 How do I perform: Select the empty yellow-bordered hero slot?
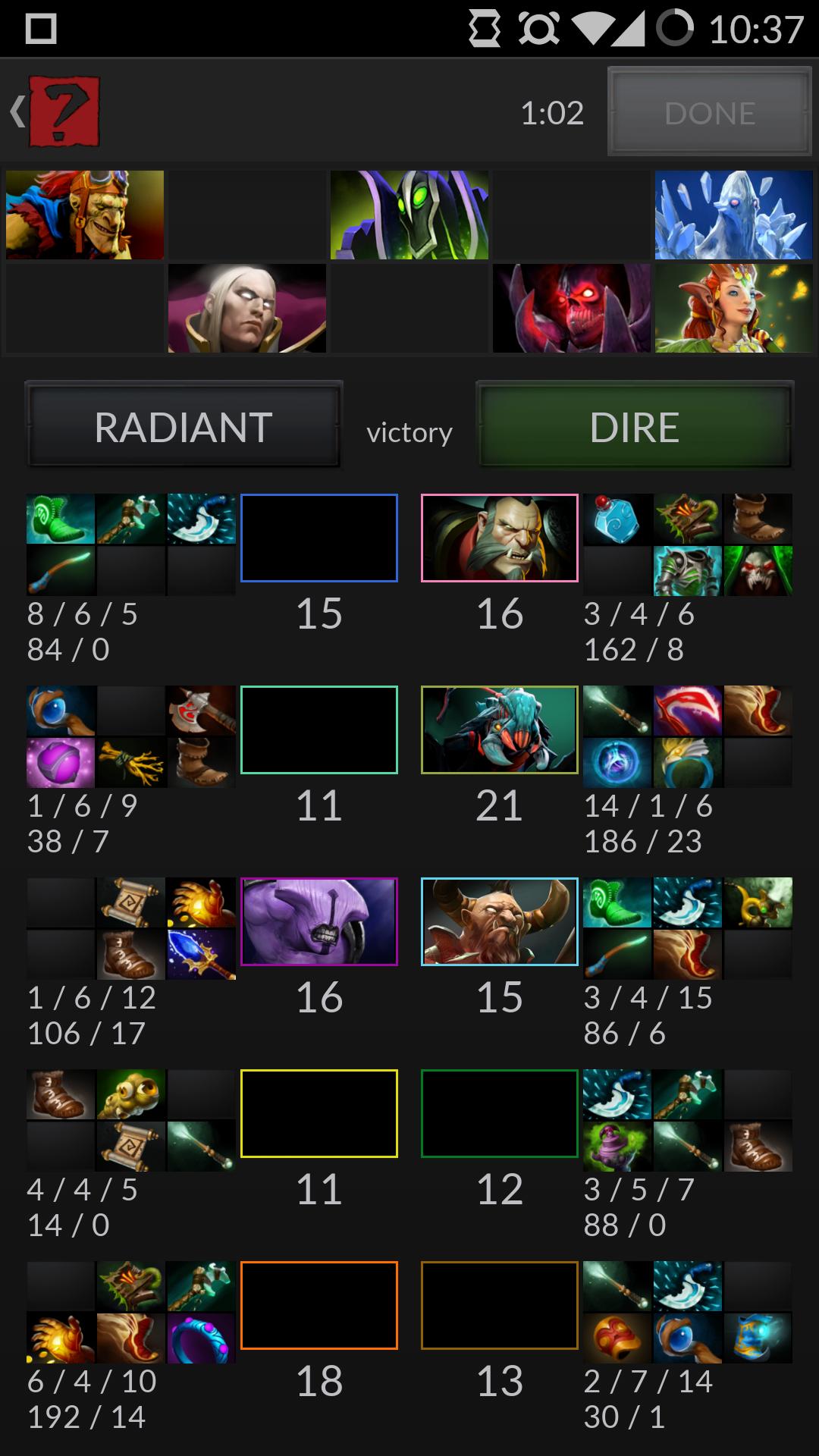[x=319, y=1114]
